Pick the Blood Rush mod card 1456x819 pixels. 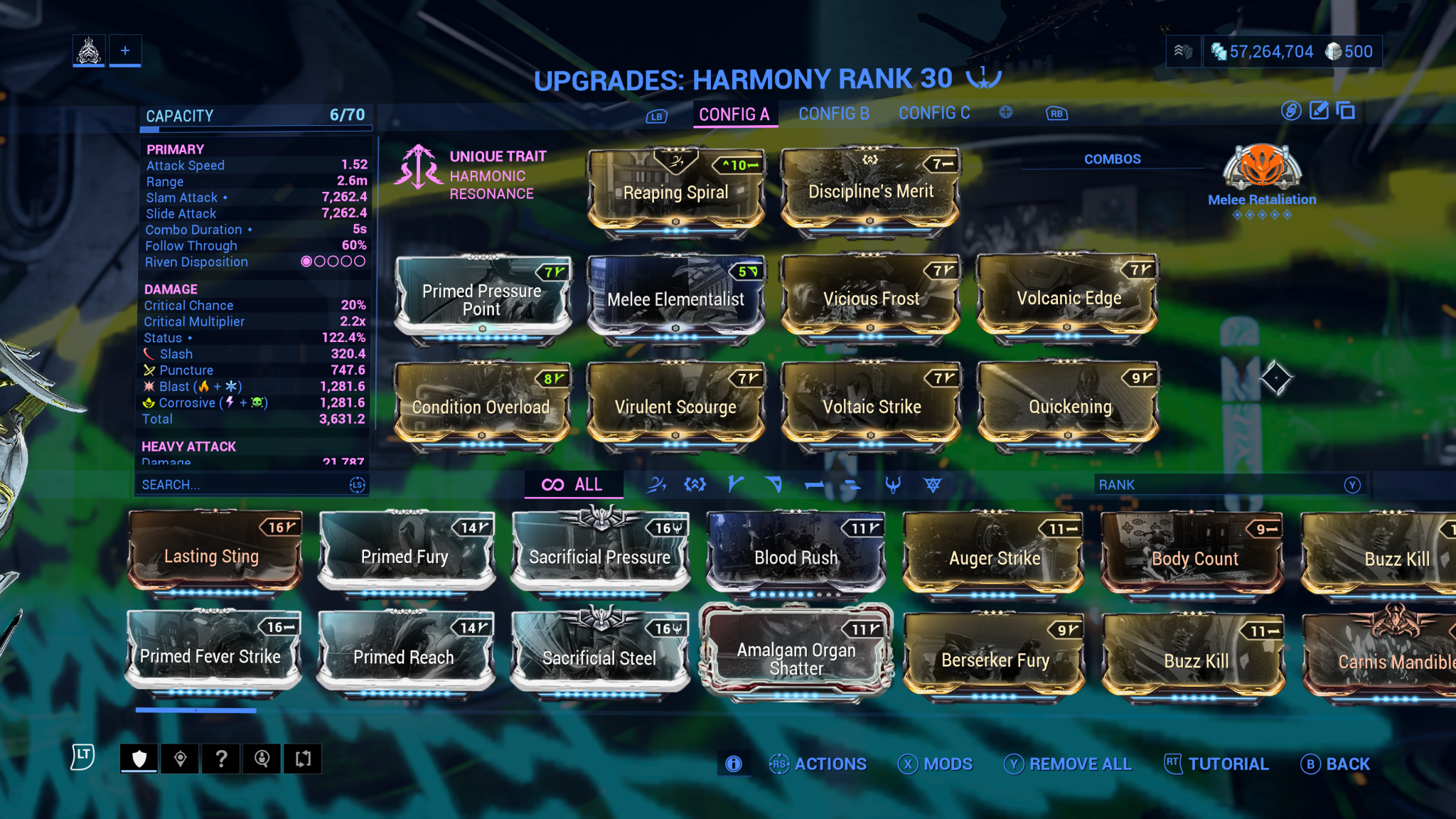(x=796, y=557)
